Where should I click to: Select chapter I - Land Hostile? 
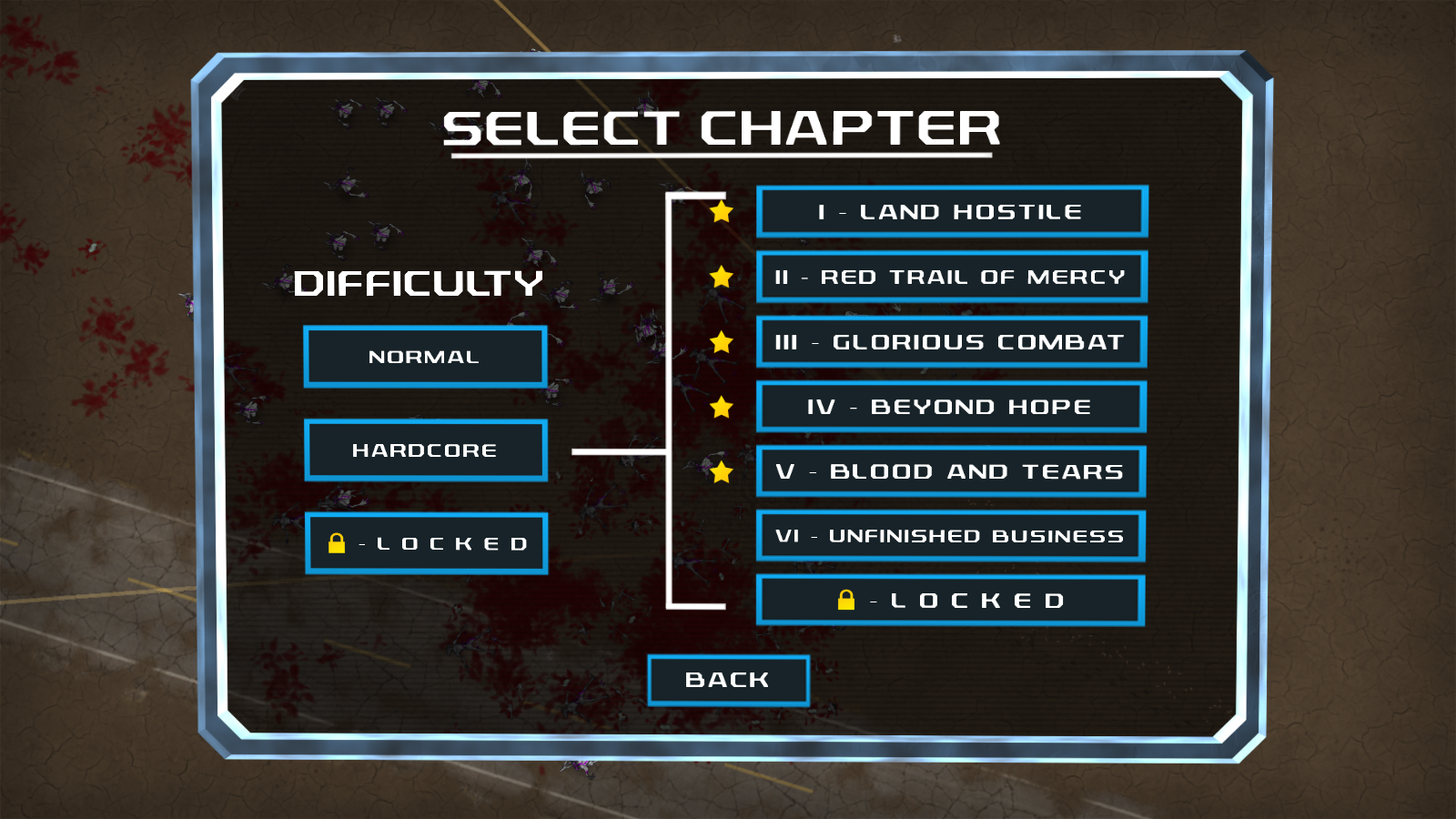[951, 211]
